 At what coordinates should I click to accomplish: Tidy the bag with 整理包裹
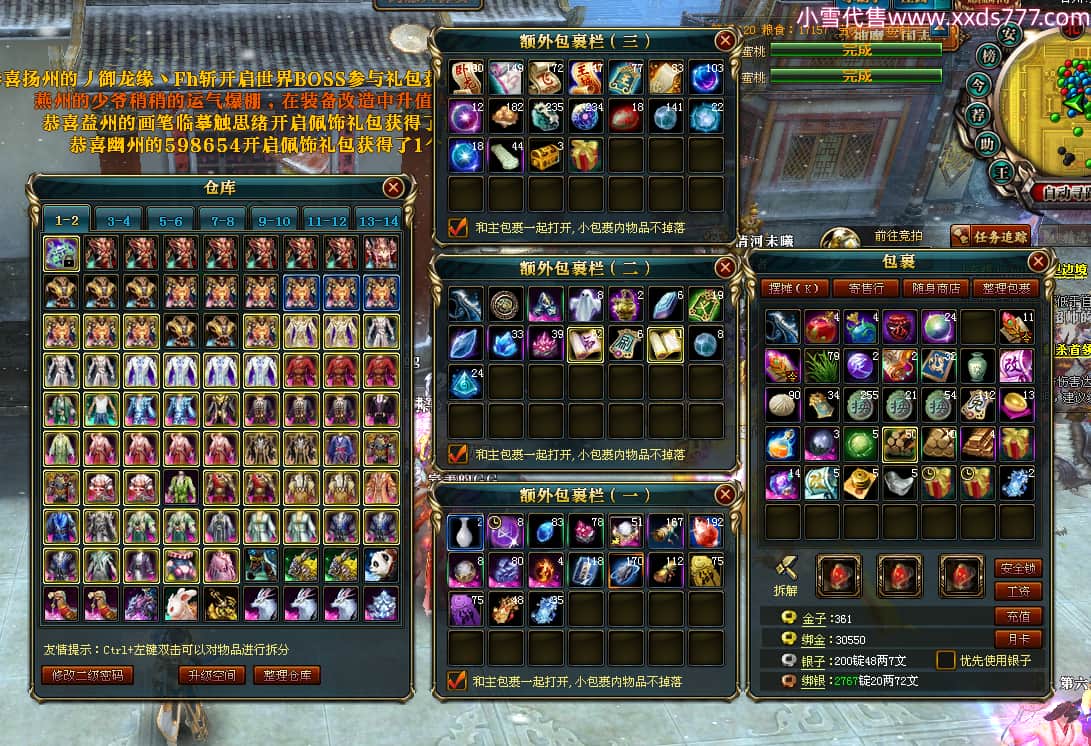(x=1005, y=288)
